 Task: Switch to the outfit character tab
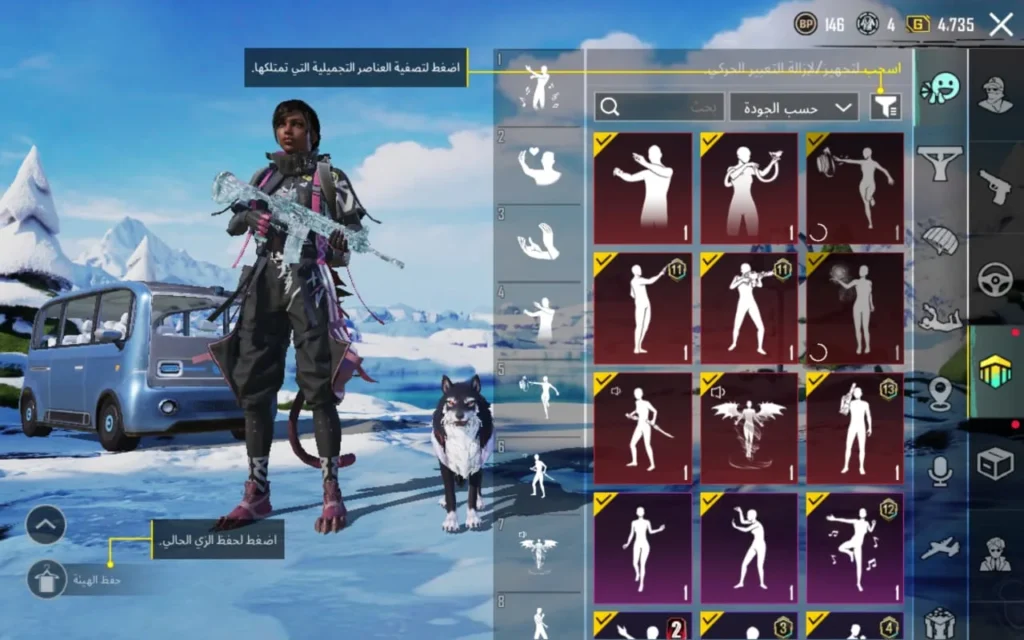point(995,95)
